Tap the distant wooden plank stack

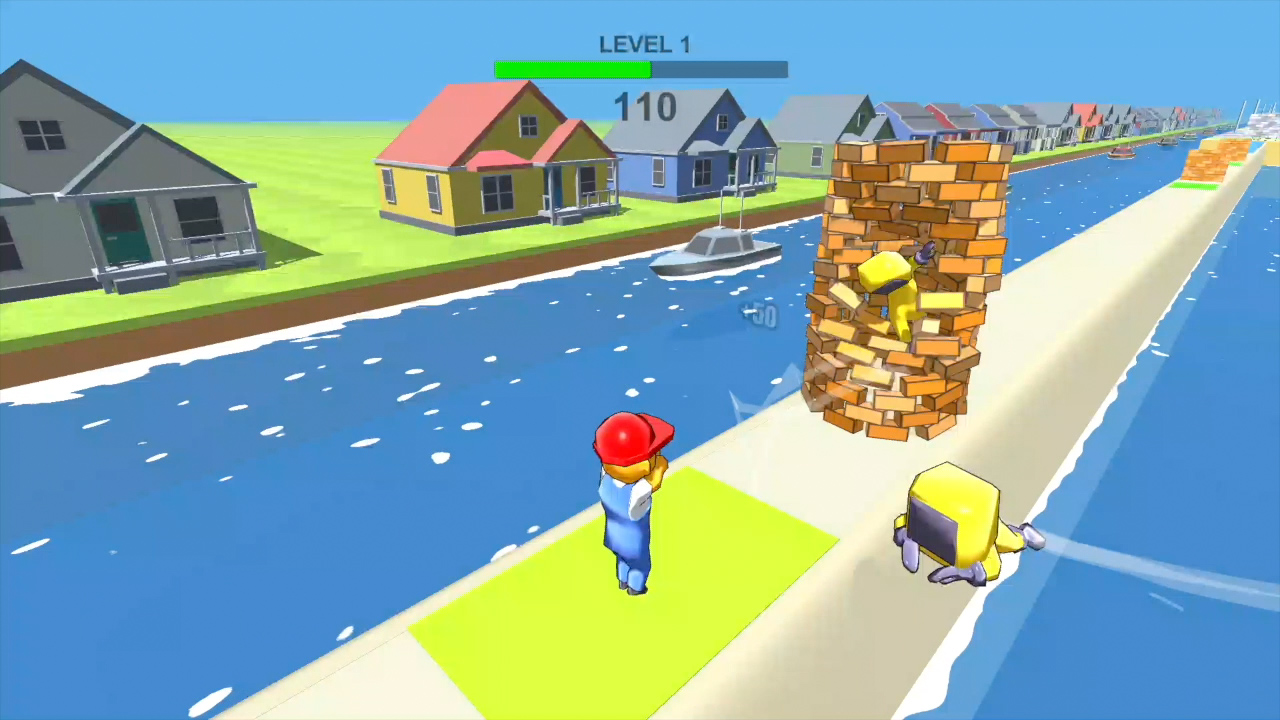1210,160
